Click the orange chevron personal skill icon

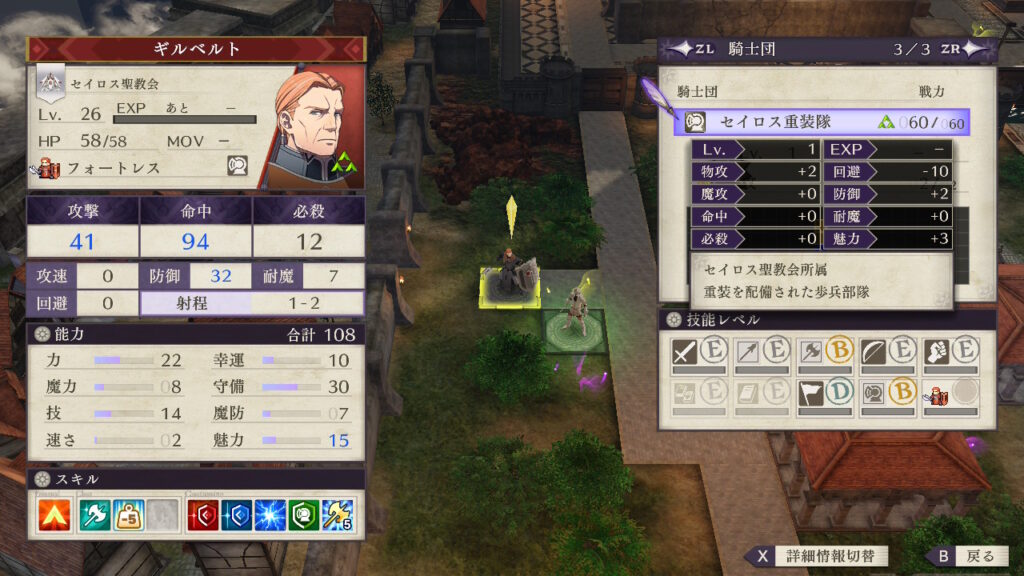[54, 514]
